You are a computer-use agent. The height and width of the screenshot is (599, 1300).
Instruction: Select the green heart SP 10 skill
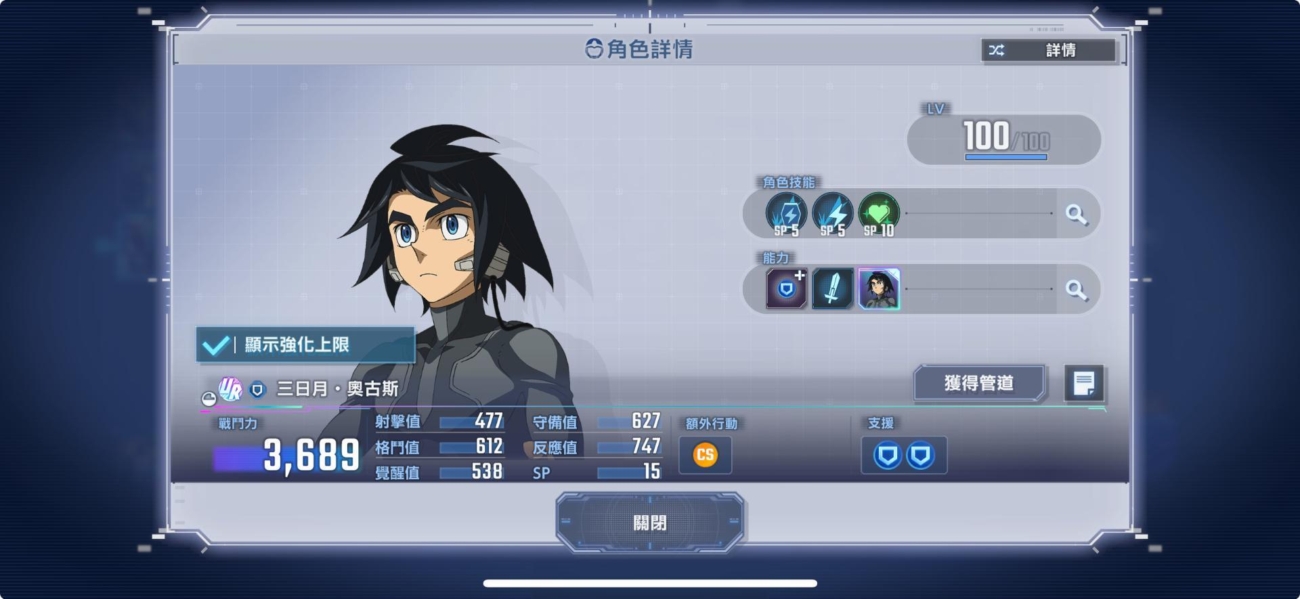point(878,214)
